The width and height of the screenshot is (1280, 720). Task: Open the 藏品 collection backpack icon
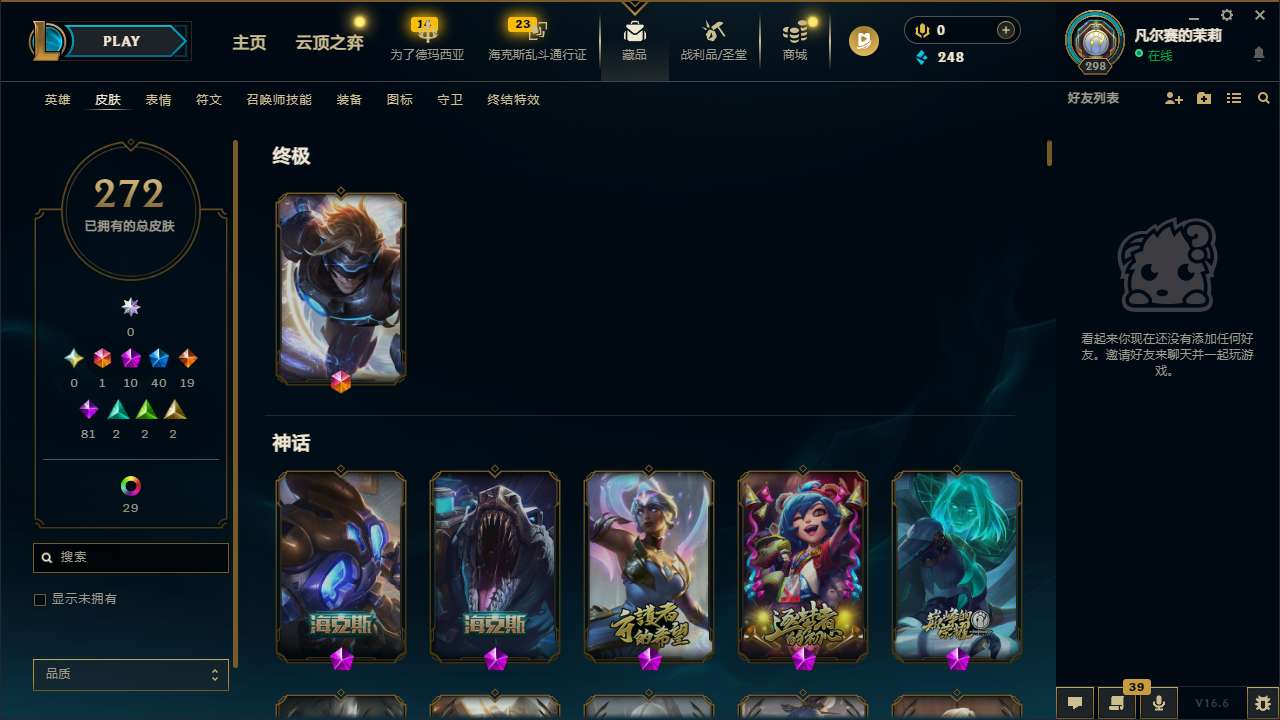point(634,30)
